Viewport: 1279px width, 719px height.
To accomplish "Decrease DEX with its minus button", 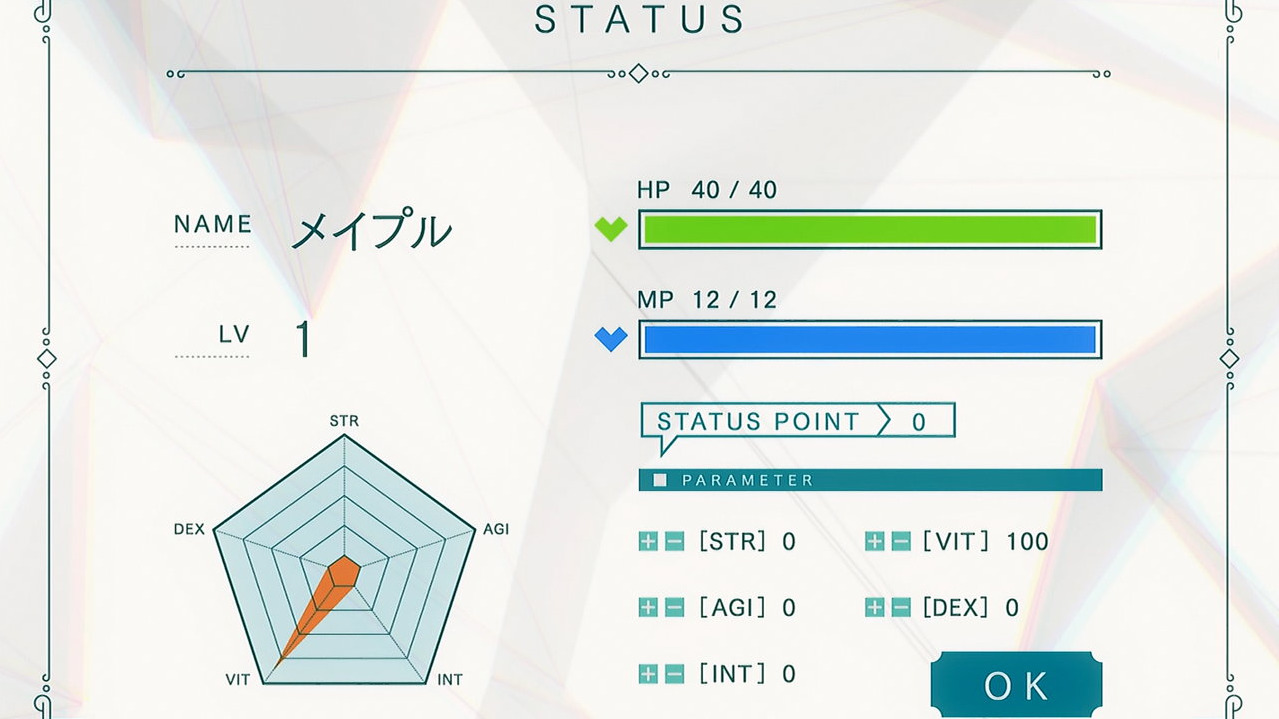I will [x=901, y=607].
